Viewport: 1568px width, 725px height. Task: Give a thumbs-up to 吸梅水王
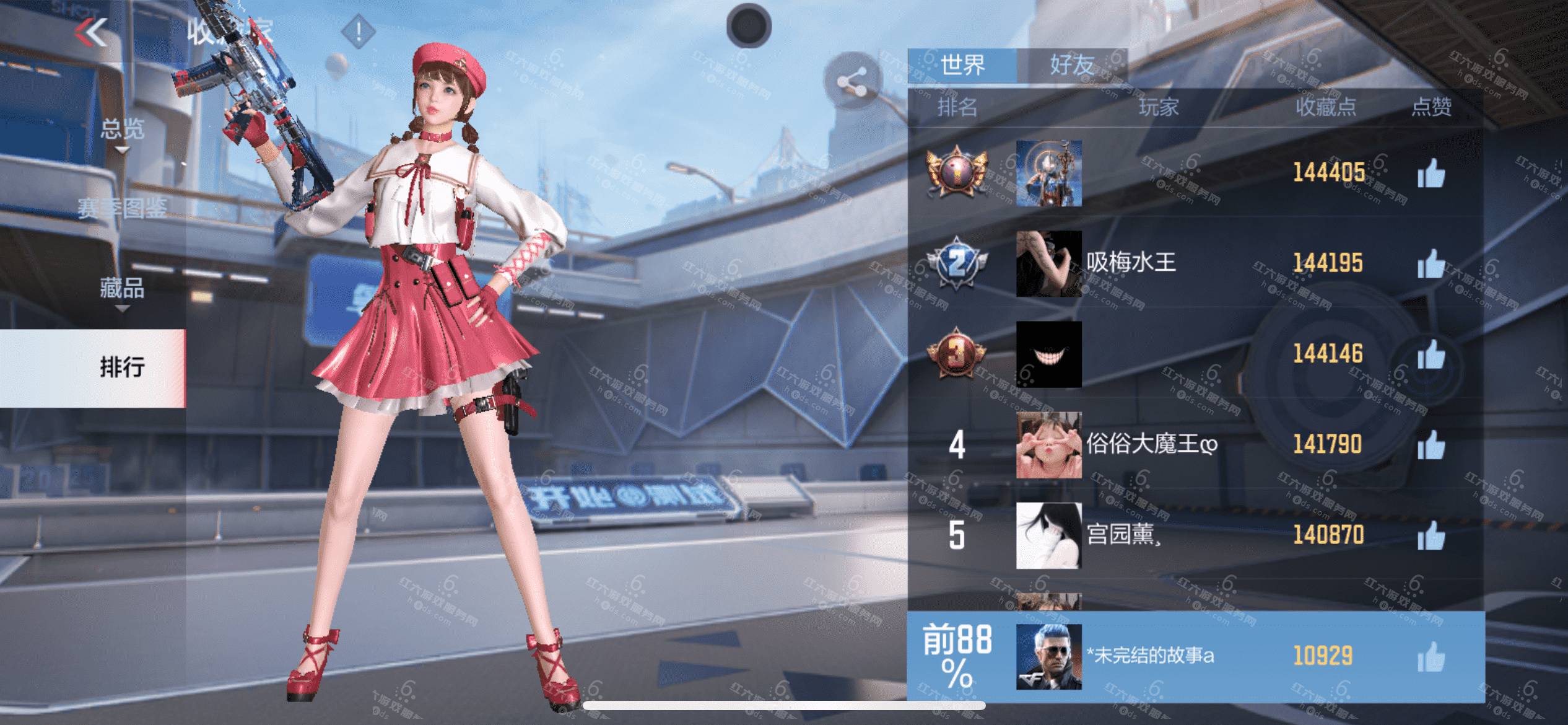click(1431, 264)
